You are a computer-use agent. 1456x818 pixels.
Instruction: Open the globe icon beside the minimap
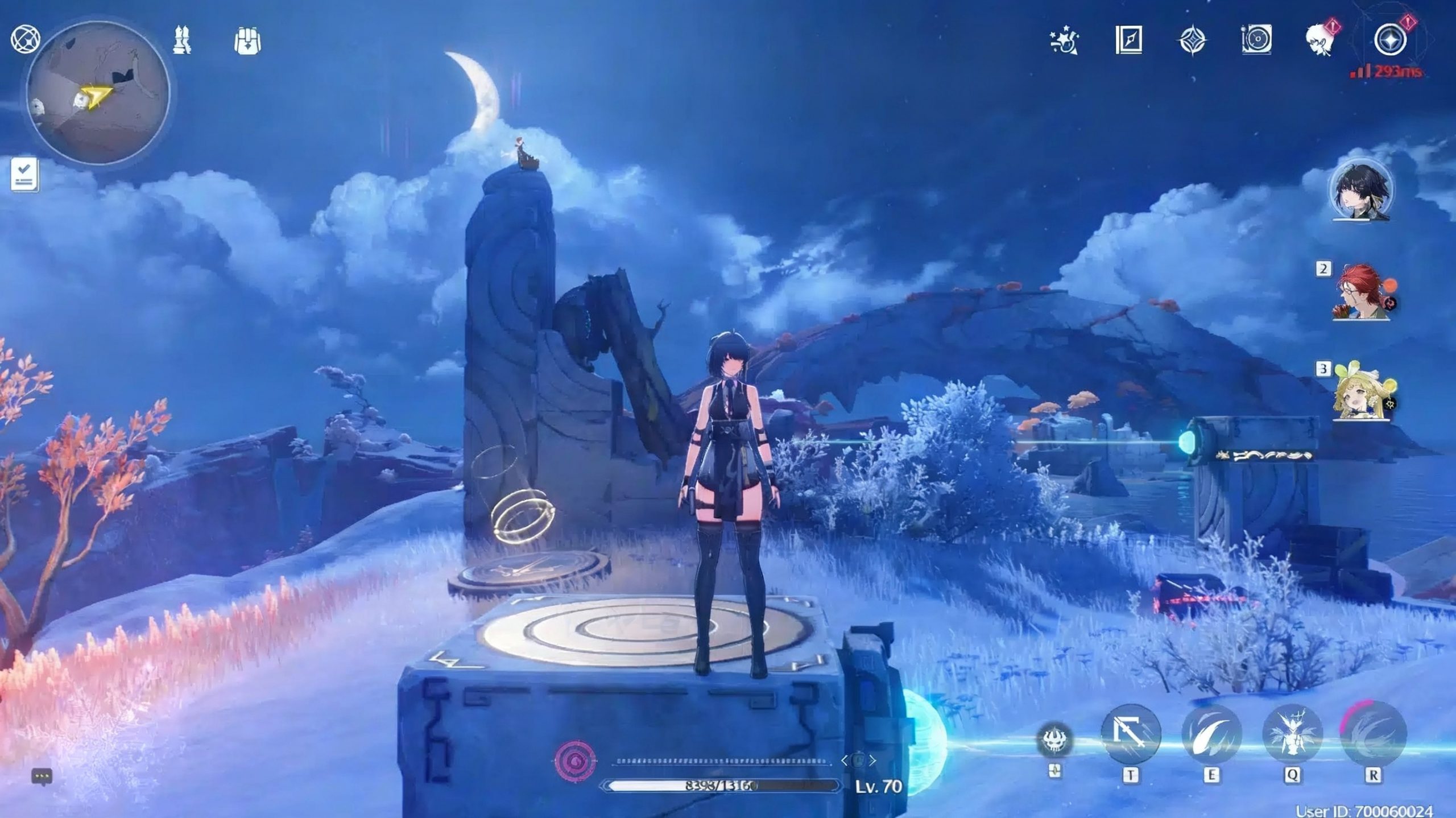pyautogui.click(x=25, y=40)
